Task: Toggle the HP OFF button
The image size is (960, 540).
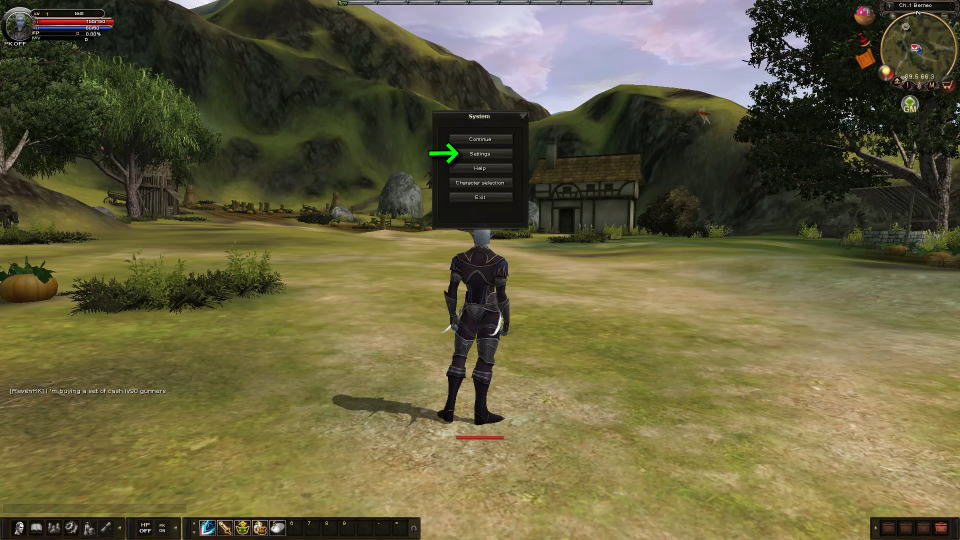Action: point(145,527)
